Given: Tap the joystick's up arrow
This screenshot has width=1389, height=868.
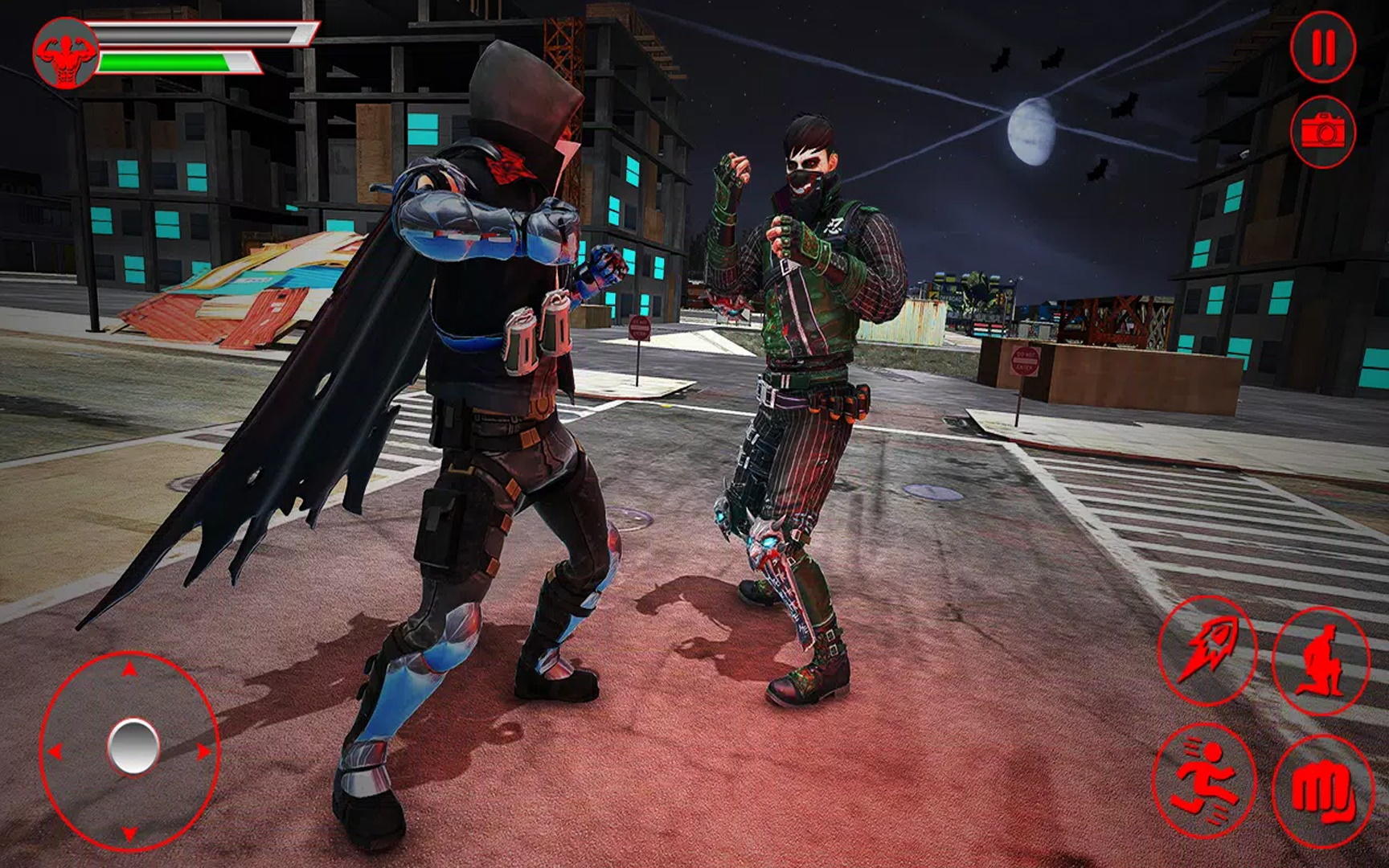Looking at the screenshot, I should click(x=129, y=669).
